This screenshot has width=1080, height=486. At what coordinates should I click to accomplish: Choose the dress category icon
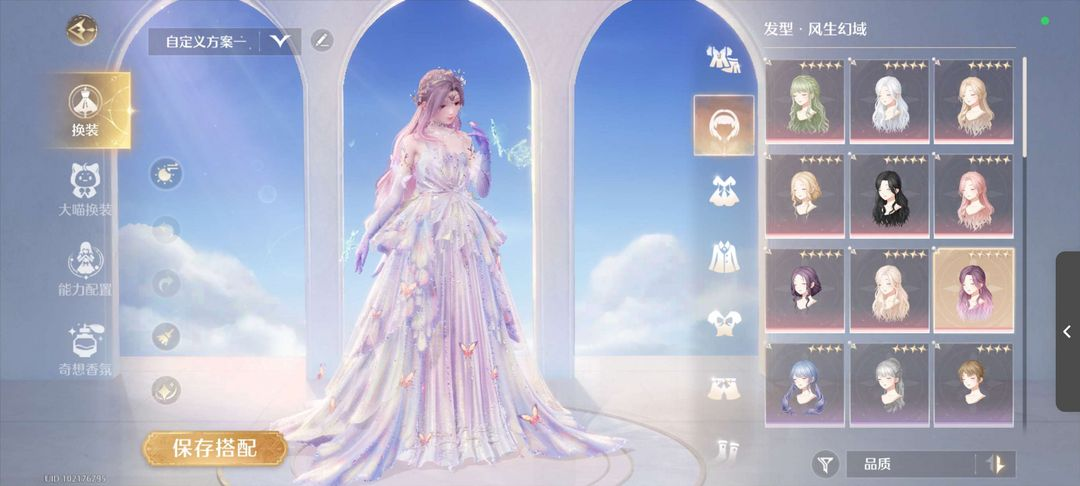point(724,190)
